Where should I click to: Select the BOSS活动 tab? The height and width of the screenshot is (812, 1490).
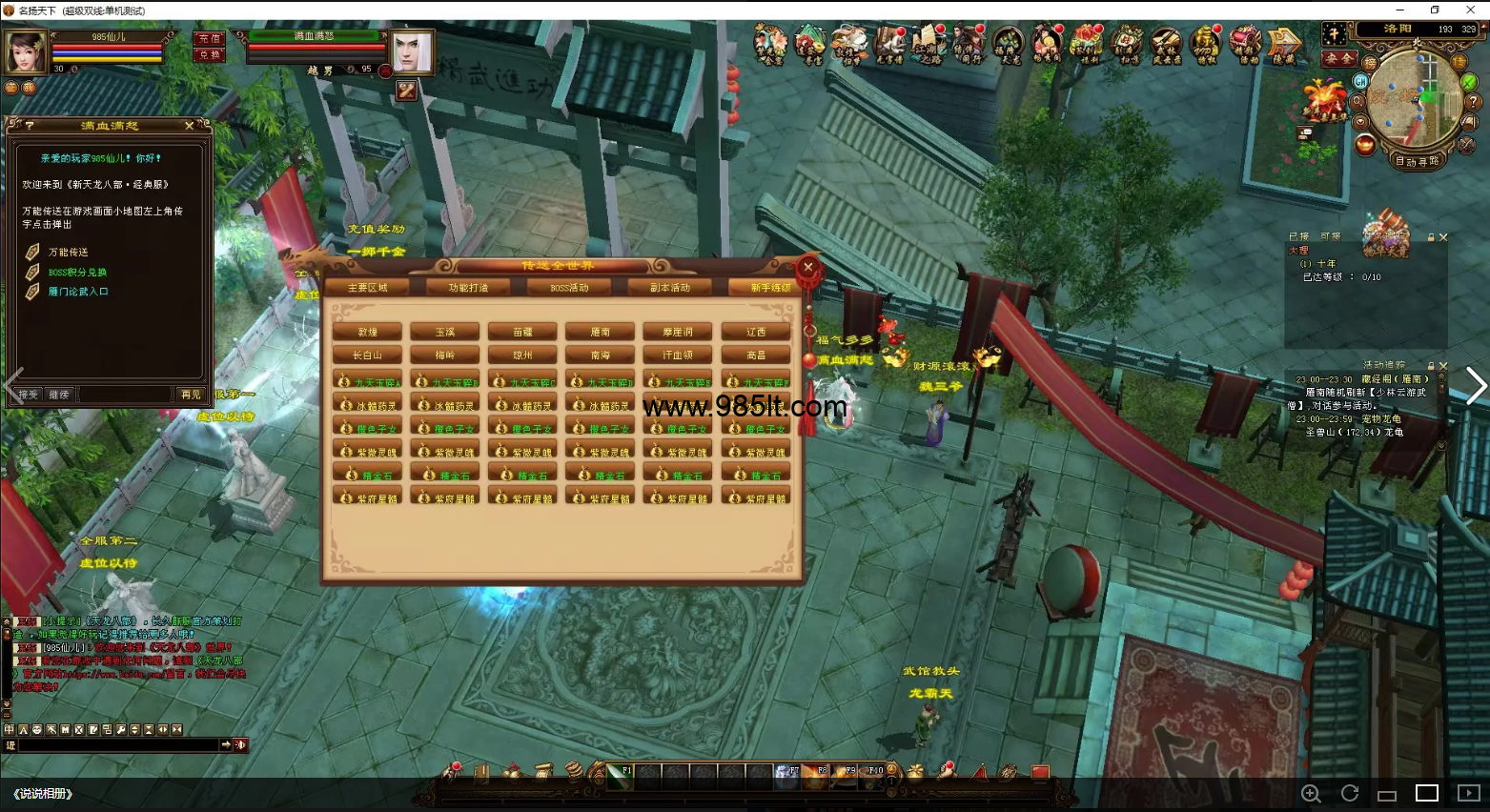coord(569,287)
